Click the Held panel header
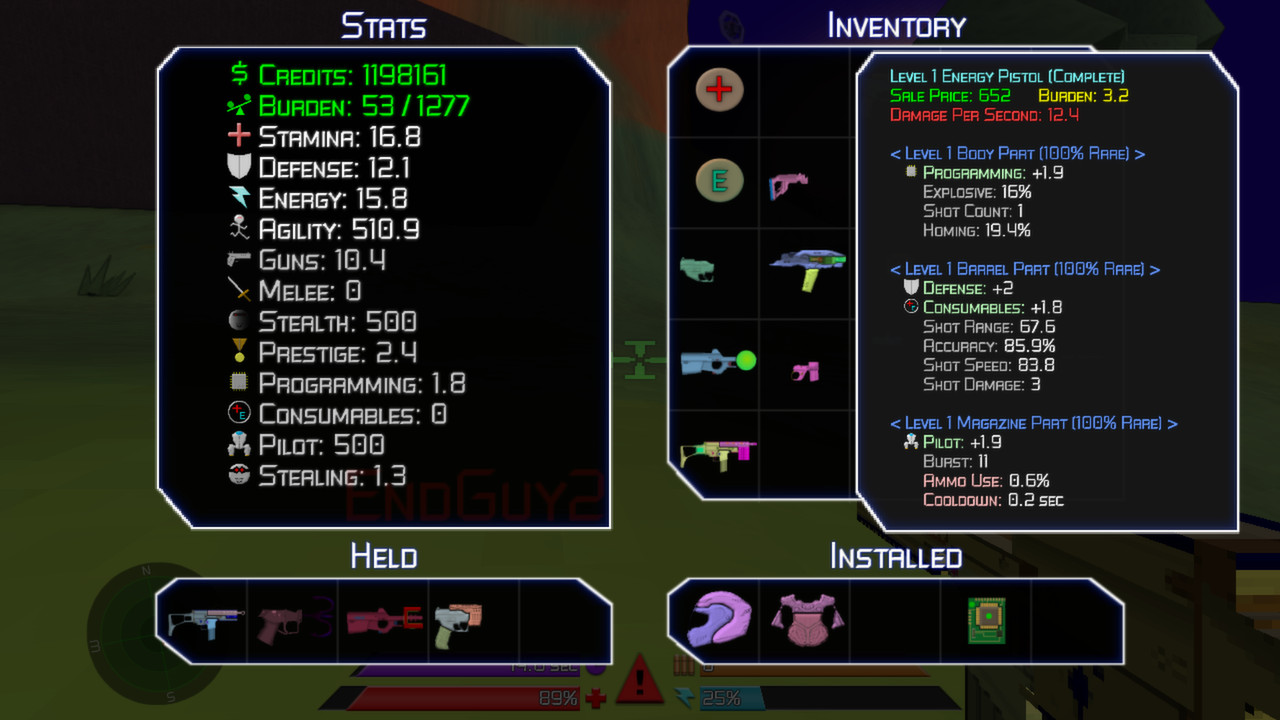Viewport: 1280px width, 720px height. point(384,558)
